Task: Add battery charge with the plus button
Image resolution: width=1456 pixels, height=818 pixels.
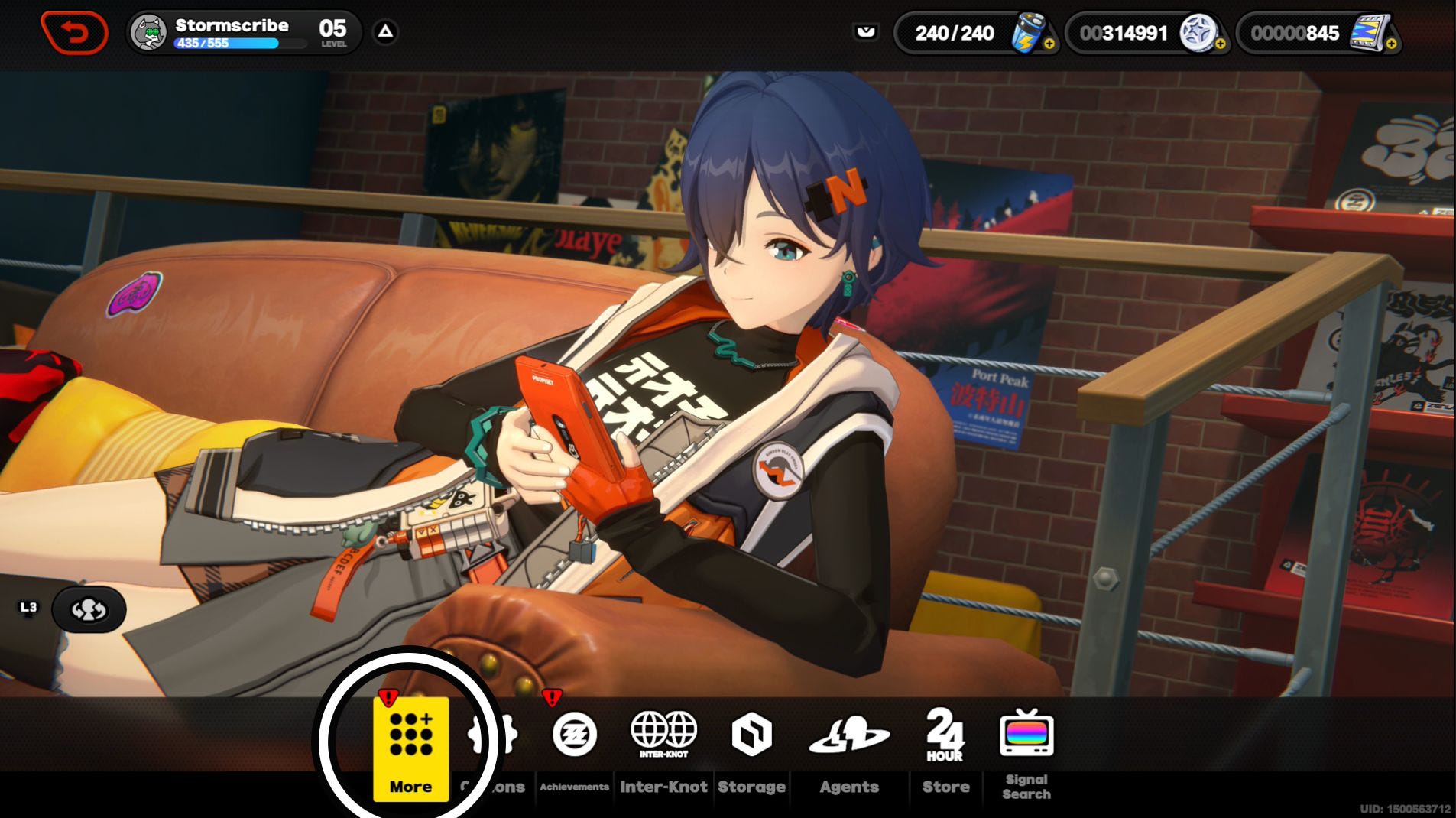Action: (x=1049, y=44)
